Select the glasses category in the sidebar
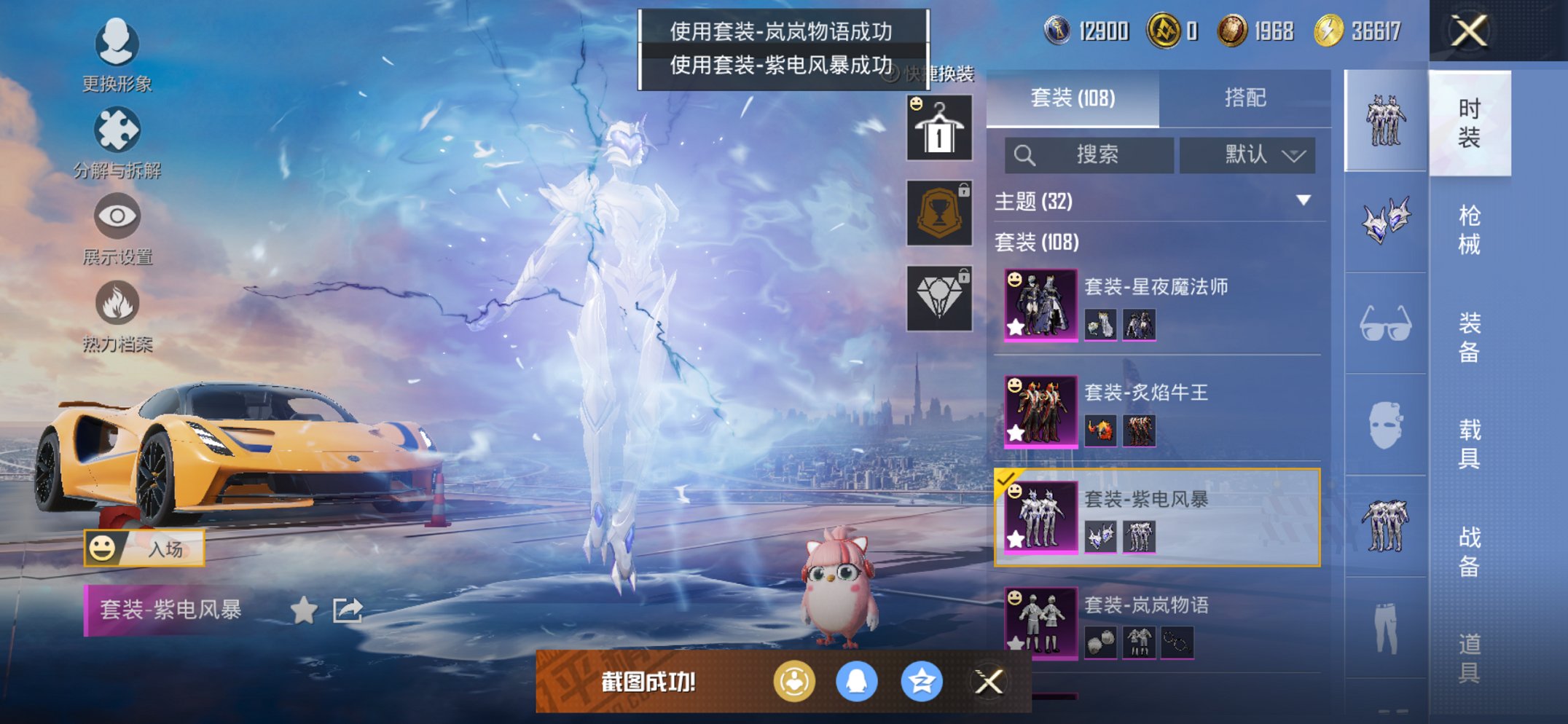Screen dimensions: 1568x724 pos(1384,323)
